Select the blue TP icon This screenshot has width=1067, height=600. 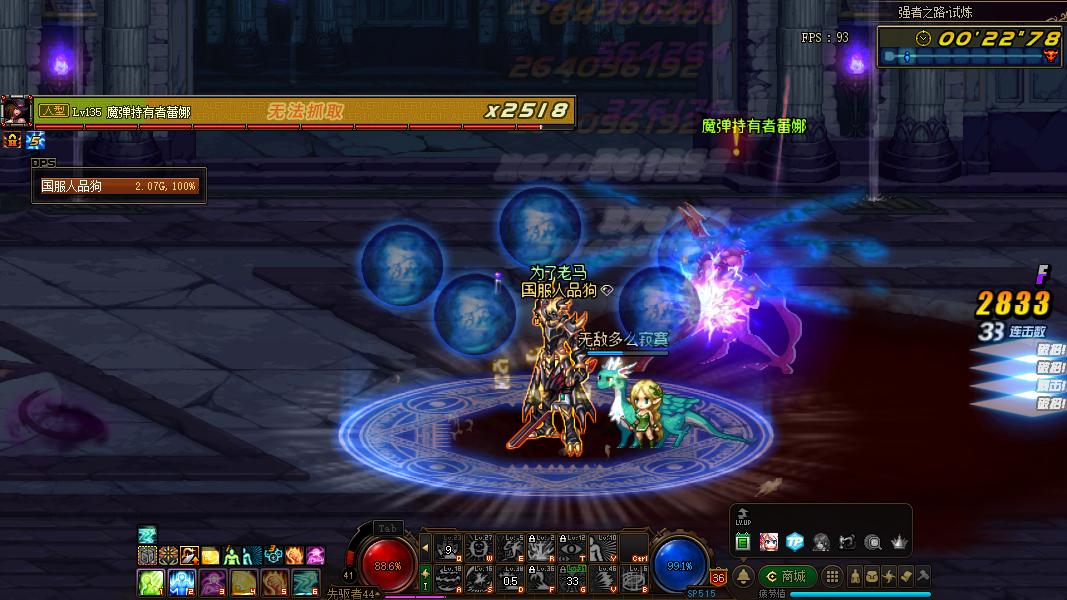(x=795, y=542)
